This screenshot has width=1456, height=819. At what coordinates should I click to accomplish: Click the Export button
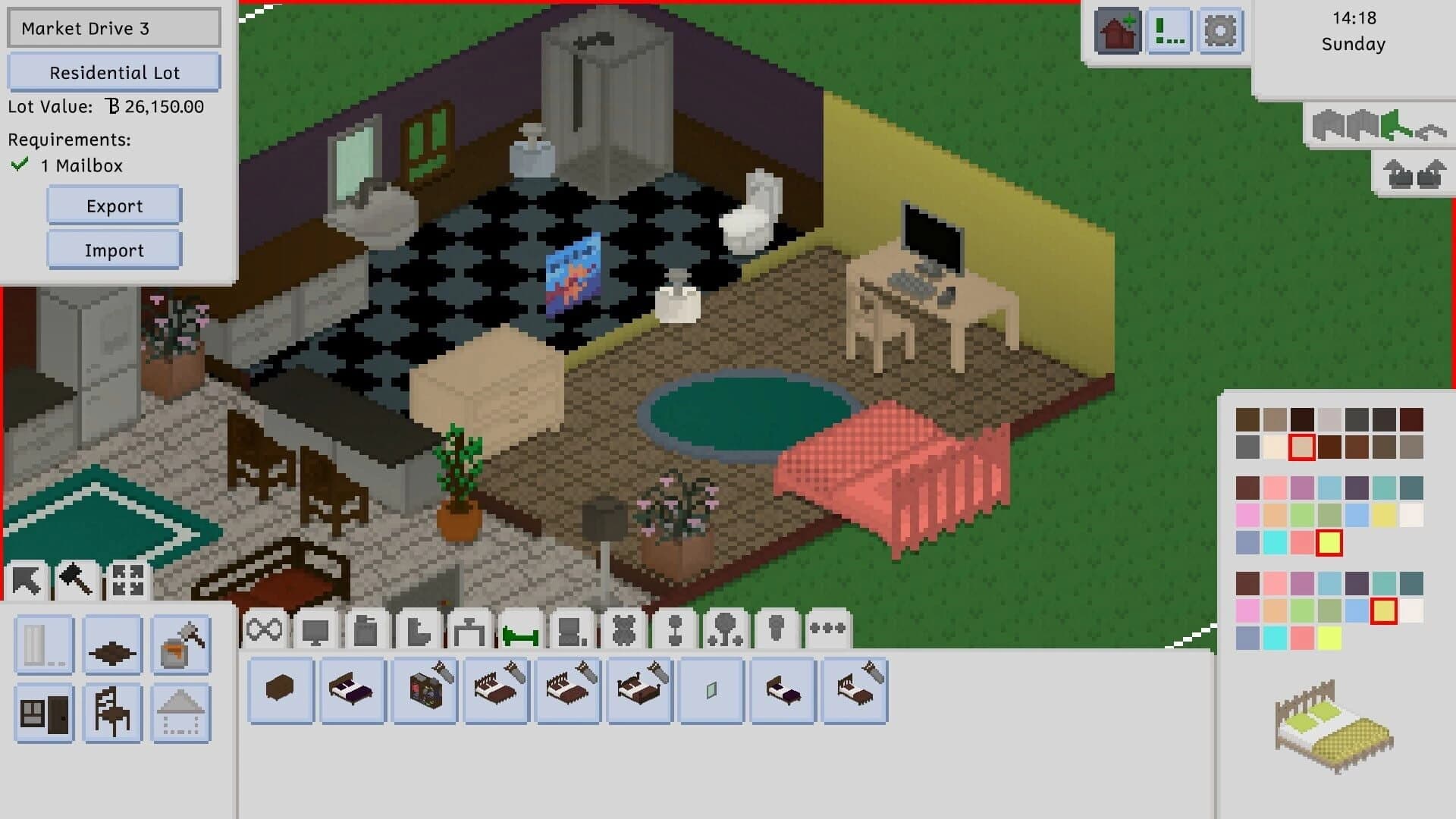pyautogui.click(x=114, y=206)
